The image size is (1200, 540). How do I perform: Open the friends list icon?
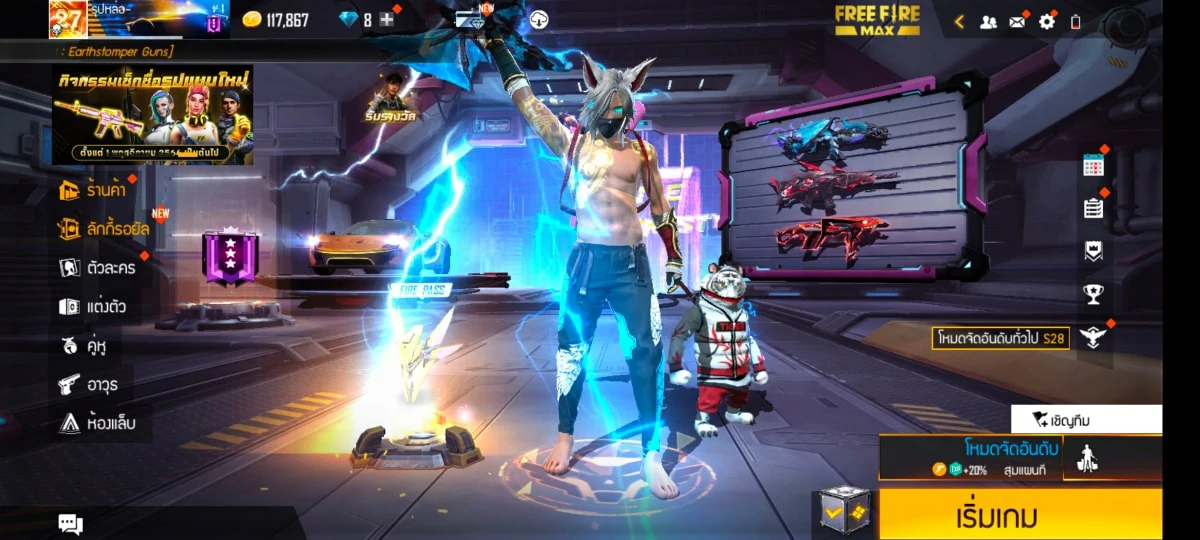(x=988, y=21)
